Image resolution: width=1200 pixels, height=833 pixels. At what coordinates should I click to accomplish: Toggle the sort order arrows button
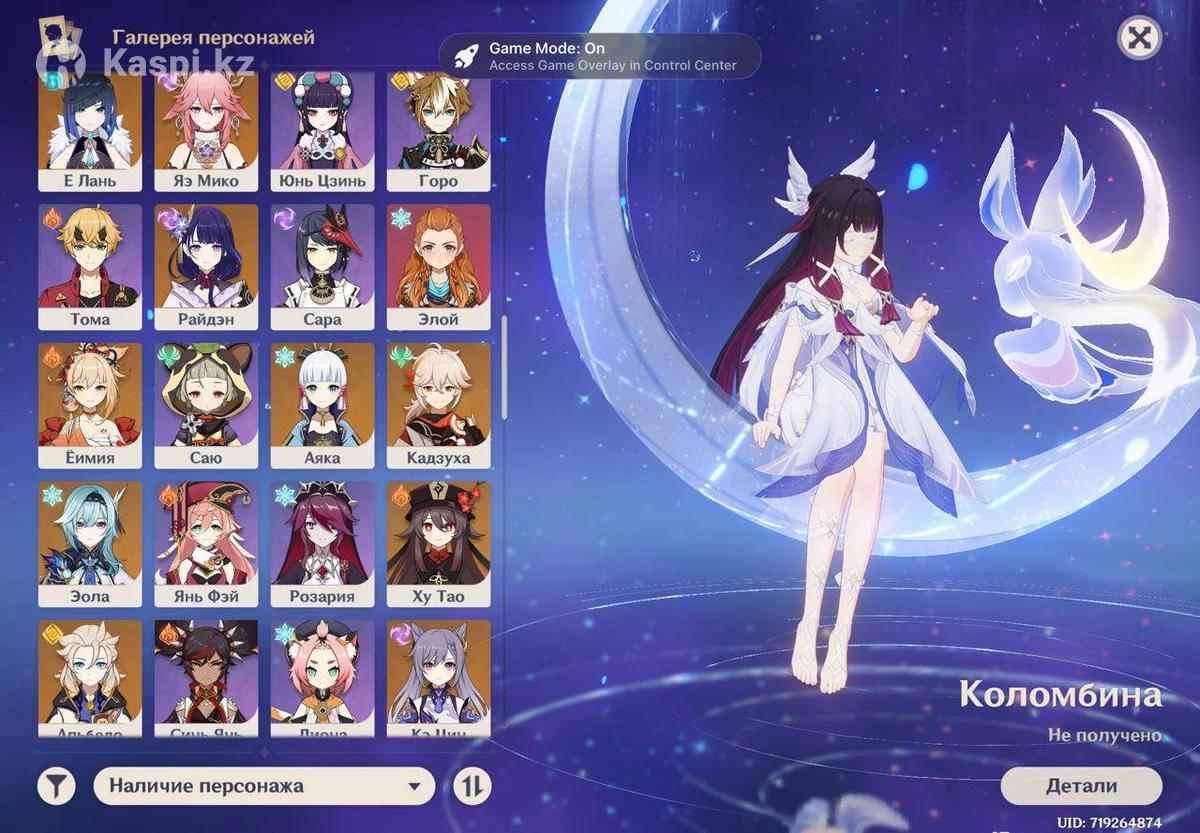coord(472,786)
